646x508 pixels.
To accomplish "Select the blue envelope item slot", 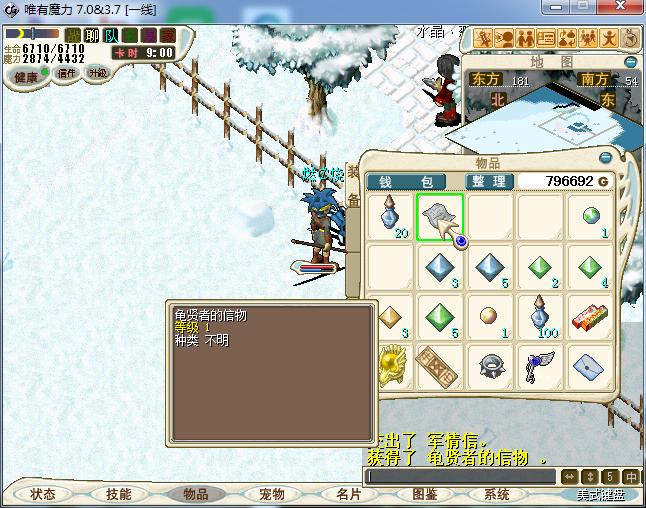I will click(590, 367).
